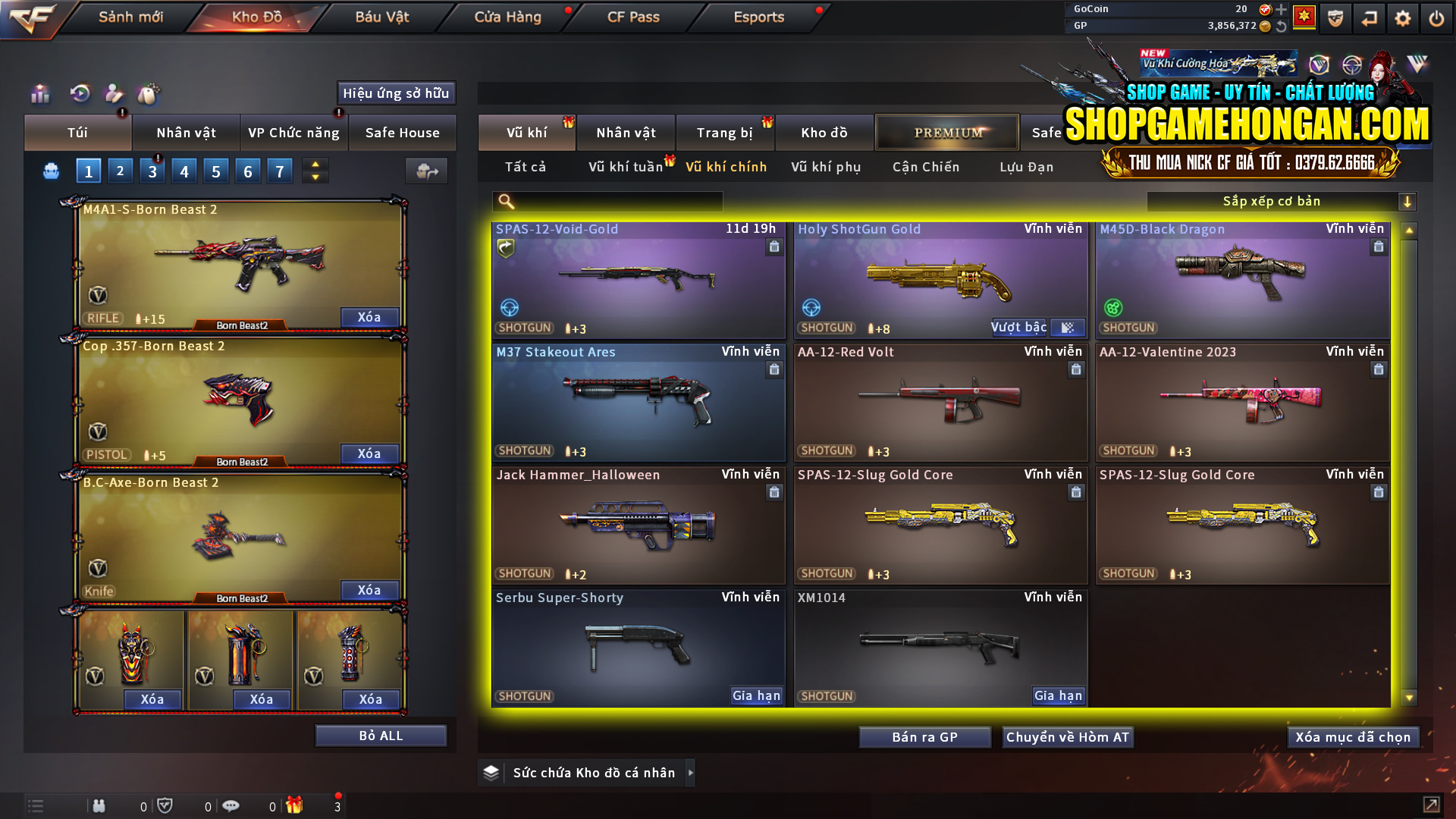Select bag slot 5
This screenshot has width=1456, height=819.
pyautogui.click(x=215, y=171)
